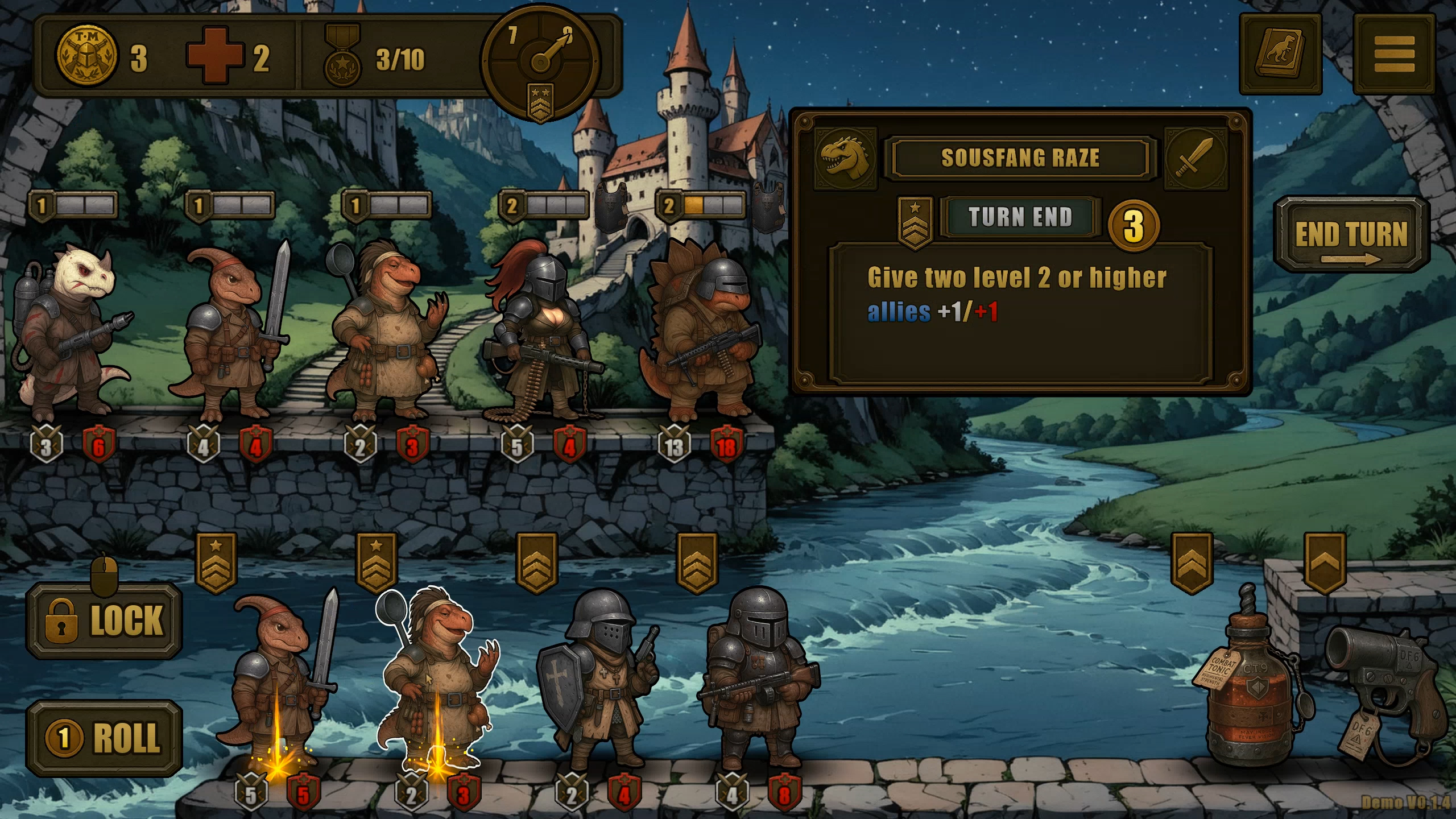Screen dimensions: 1456x819
Task: Click the End Turn button
Action: pos(1351,234)
